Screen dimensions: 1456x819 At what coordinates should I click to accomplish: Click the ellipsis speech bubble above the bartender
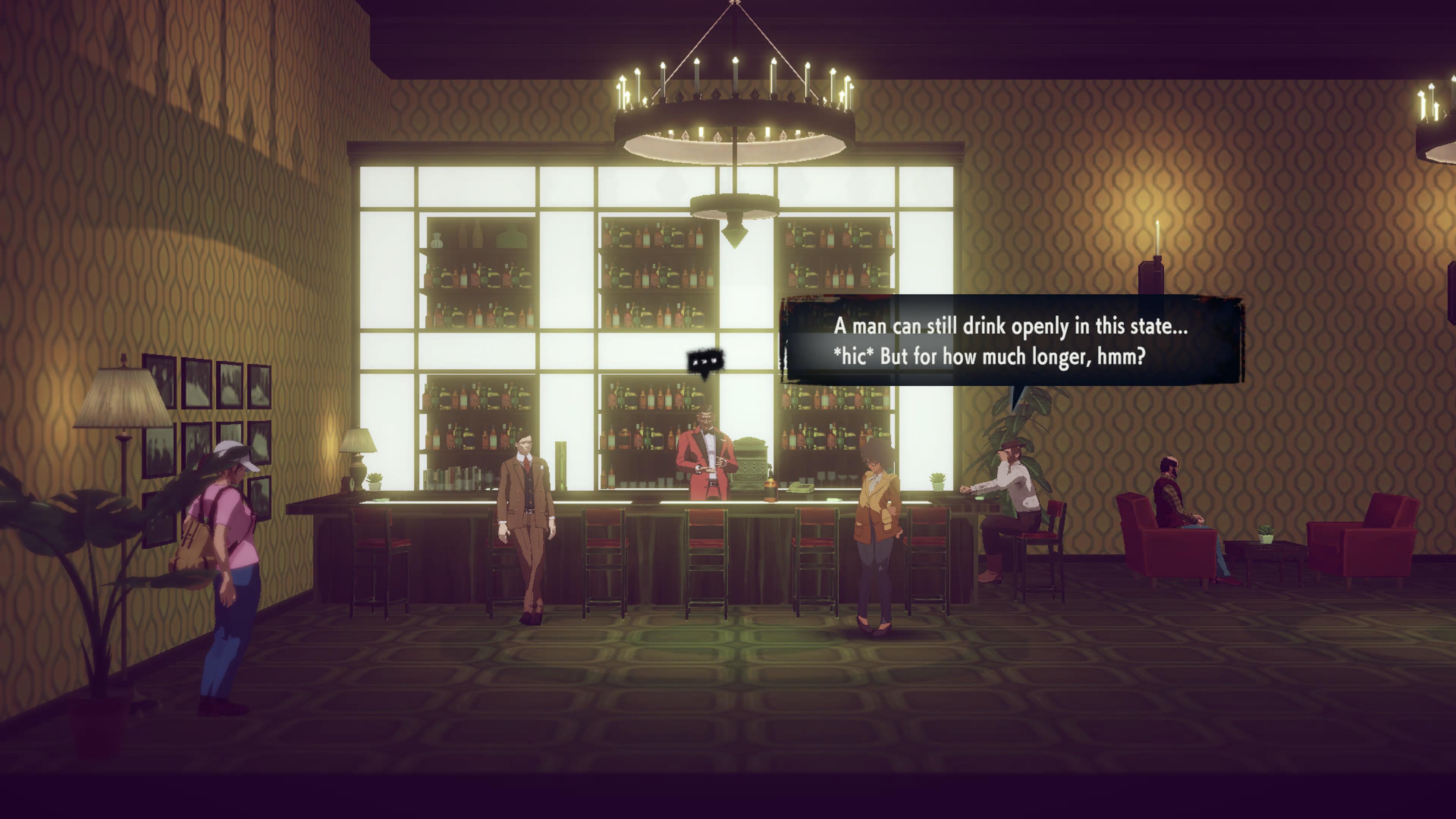pos(705,361)
